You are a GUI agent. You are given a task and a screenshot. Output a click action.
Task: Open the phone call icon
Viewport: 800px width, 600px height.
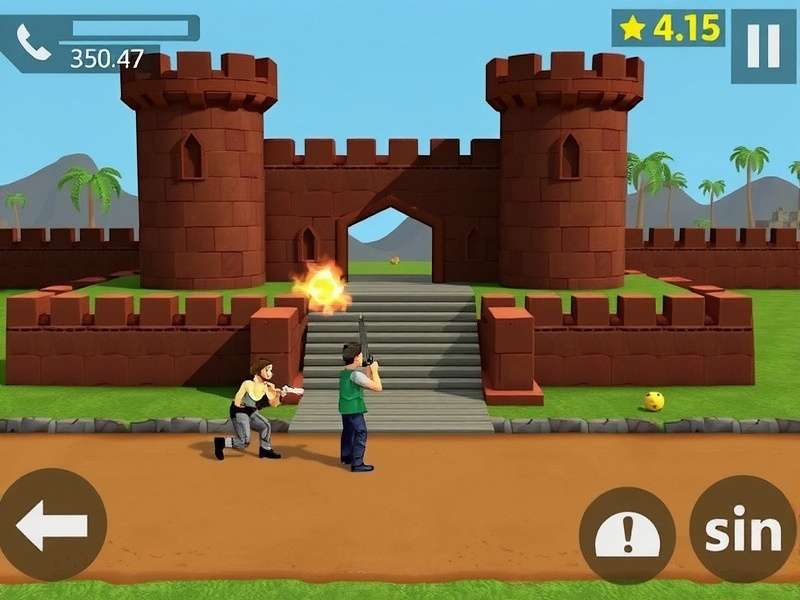tap(32, 43)
